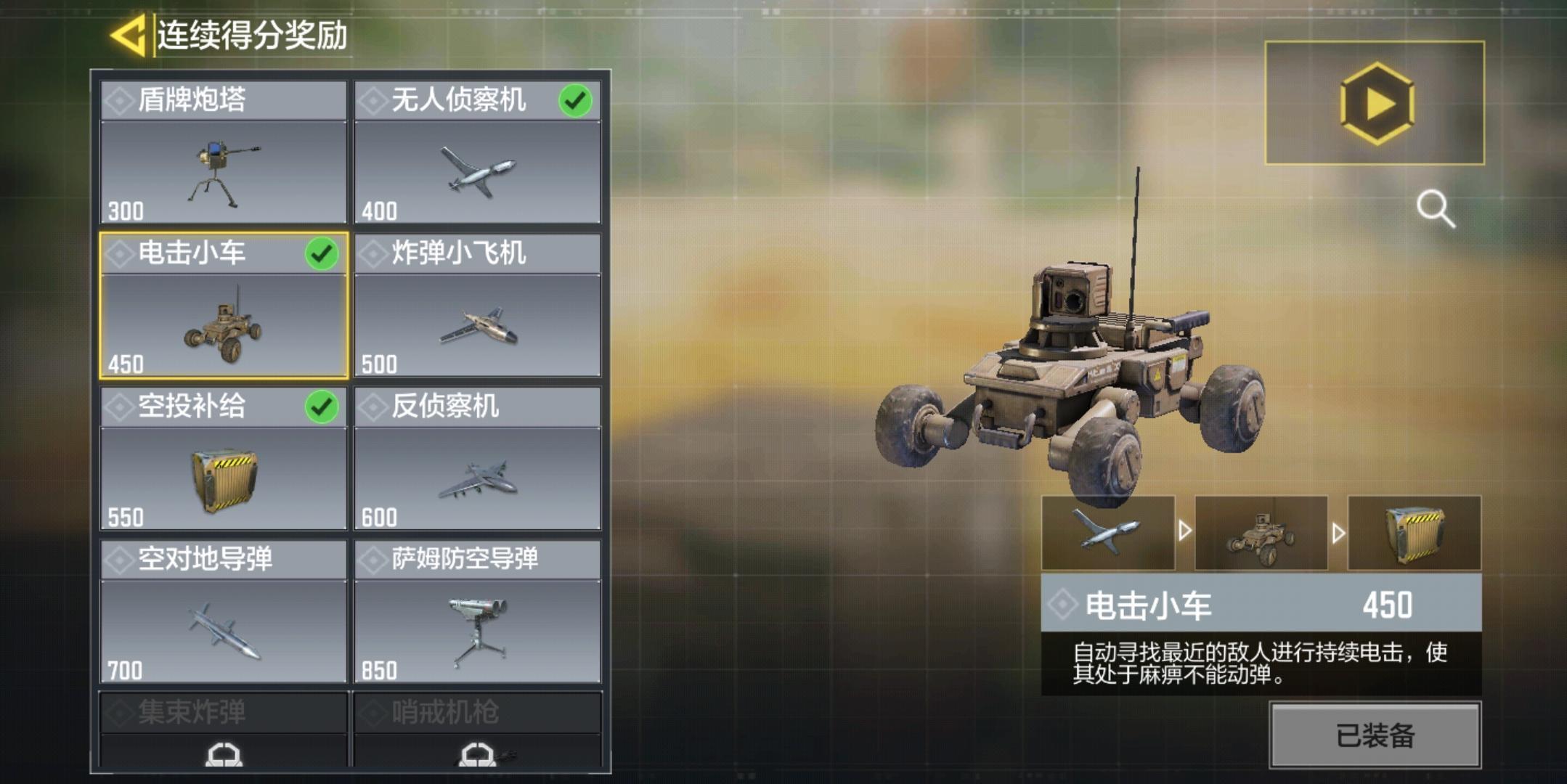
Task: Choose the 无人侦察机 scorestreak card
Action: coord(477,152)
